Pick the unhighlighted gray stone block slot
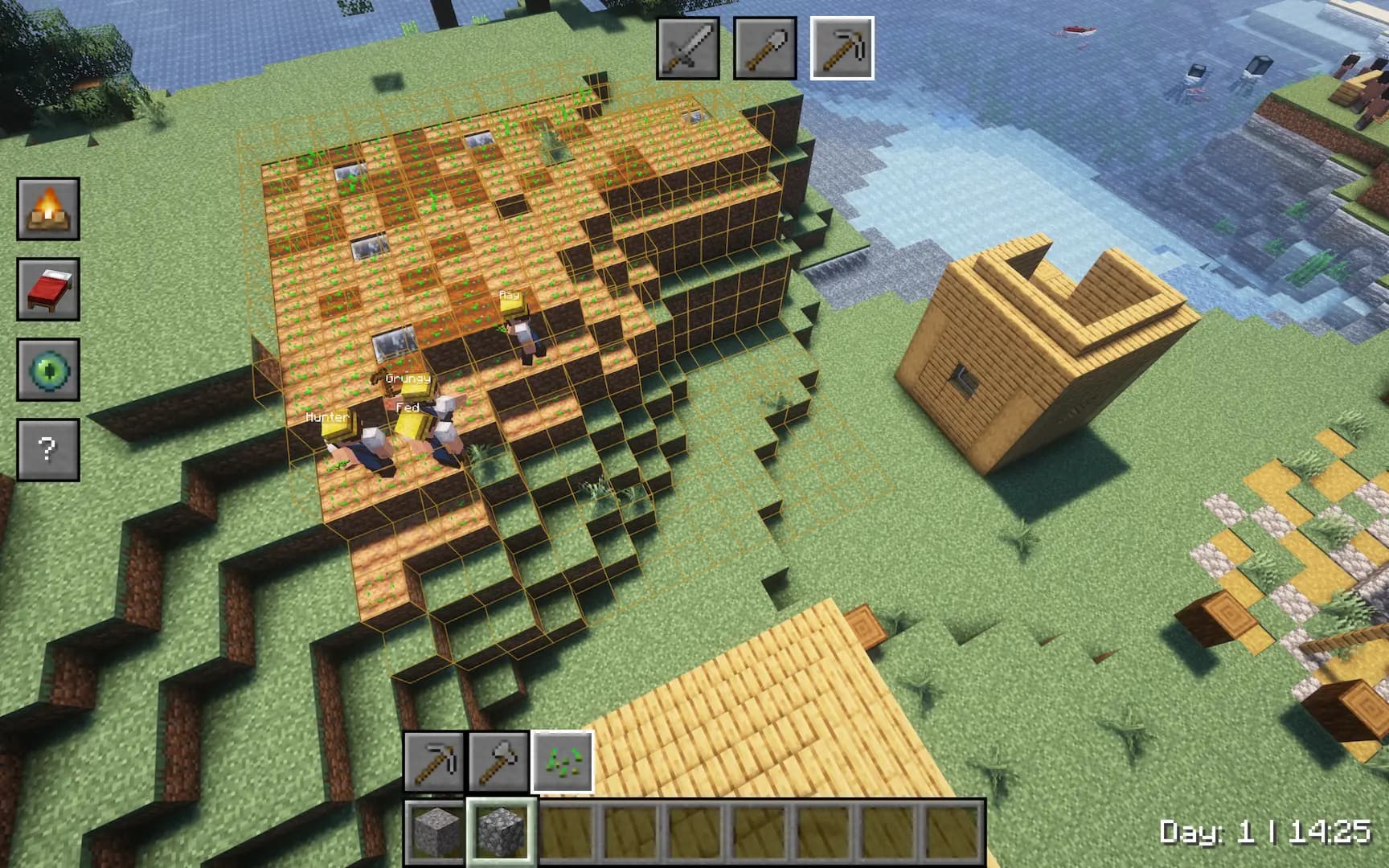This screenshot has width=1389, height=868. click(x=436, y=831)
